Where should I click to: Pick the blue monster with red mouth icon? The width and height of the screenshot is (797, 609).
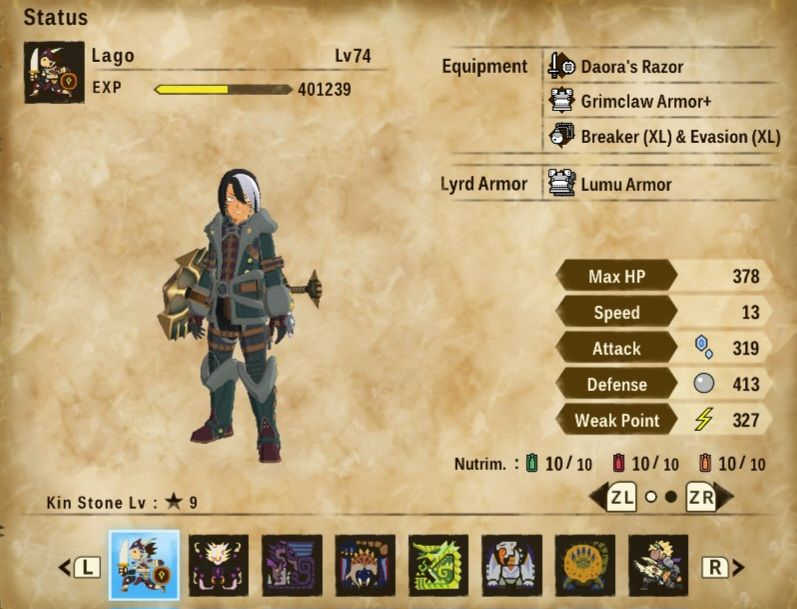(x=365, y=565)
